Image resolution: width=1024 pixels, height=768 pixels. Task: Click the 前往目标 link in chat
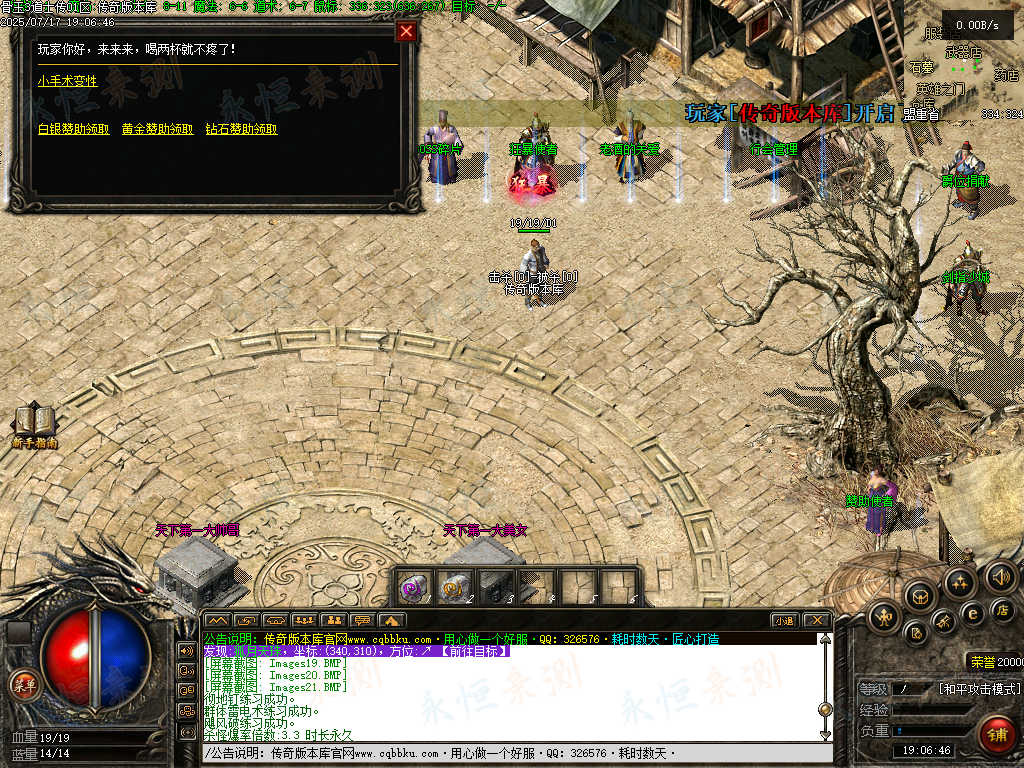[x=474, y=651]
